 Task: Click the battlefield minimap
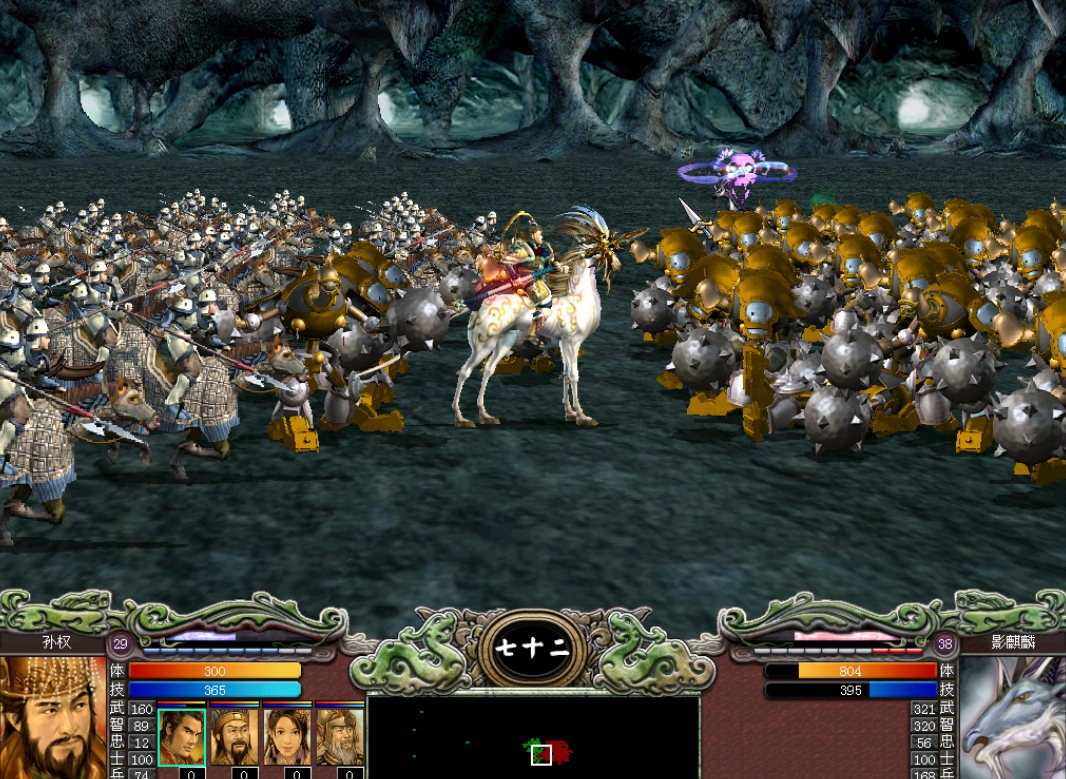click(533, 737)
